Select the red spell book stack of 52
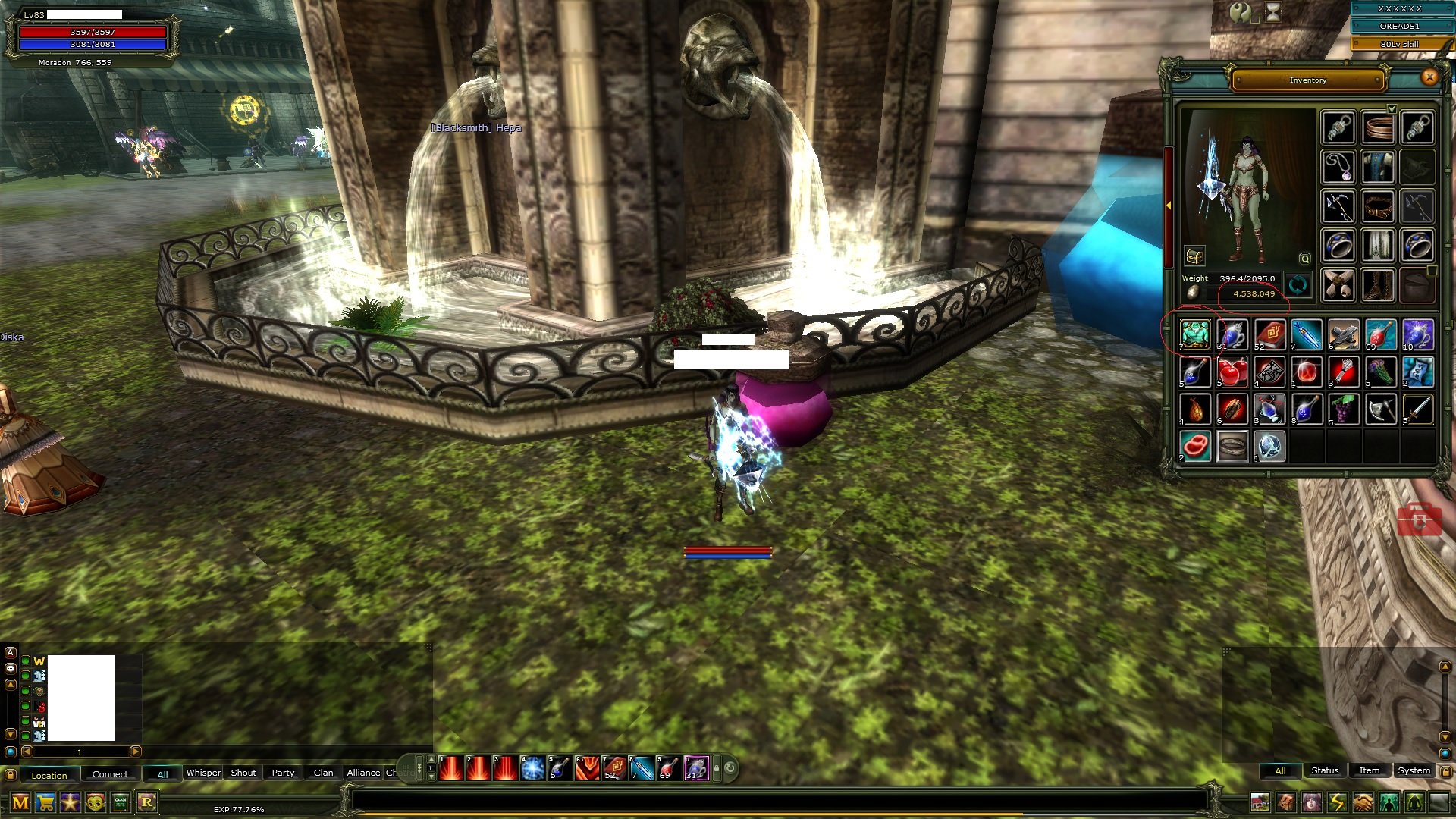Image resolution: width=1456 pixels, height=819 pixels. click(x=1269, y=334)
